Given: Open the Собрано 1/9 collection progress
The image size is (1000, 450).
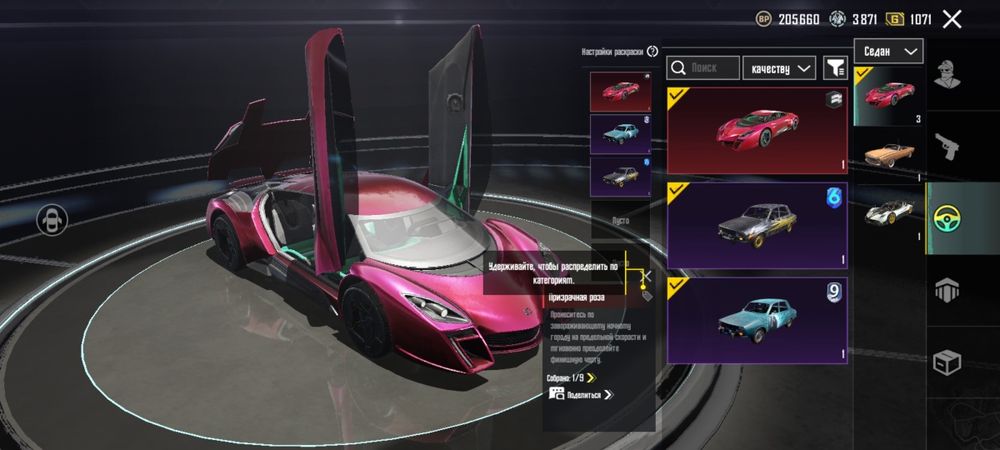Looking at the screenshot, I should tap(571, 378).
